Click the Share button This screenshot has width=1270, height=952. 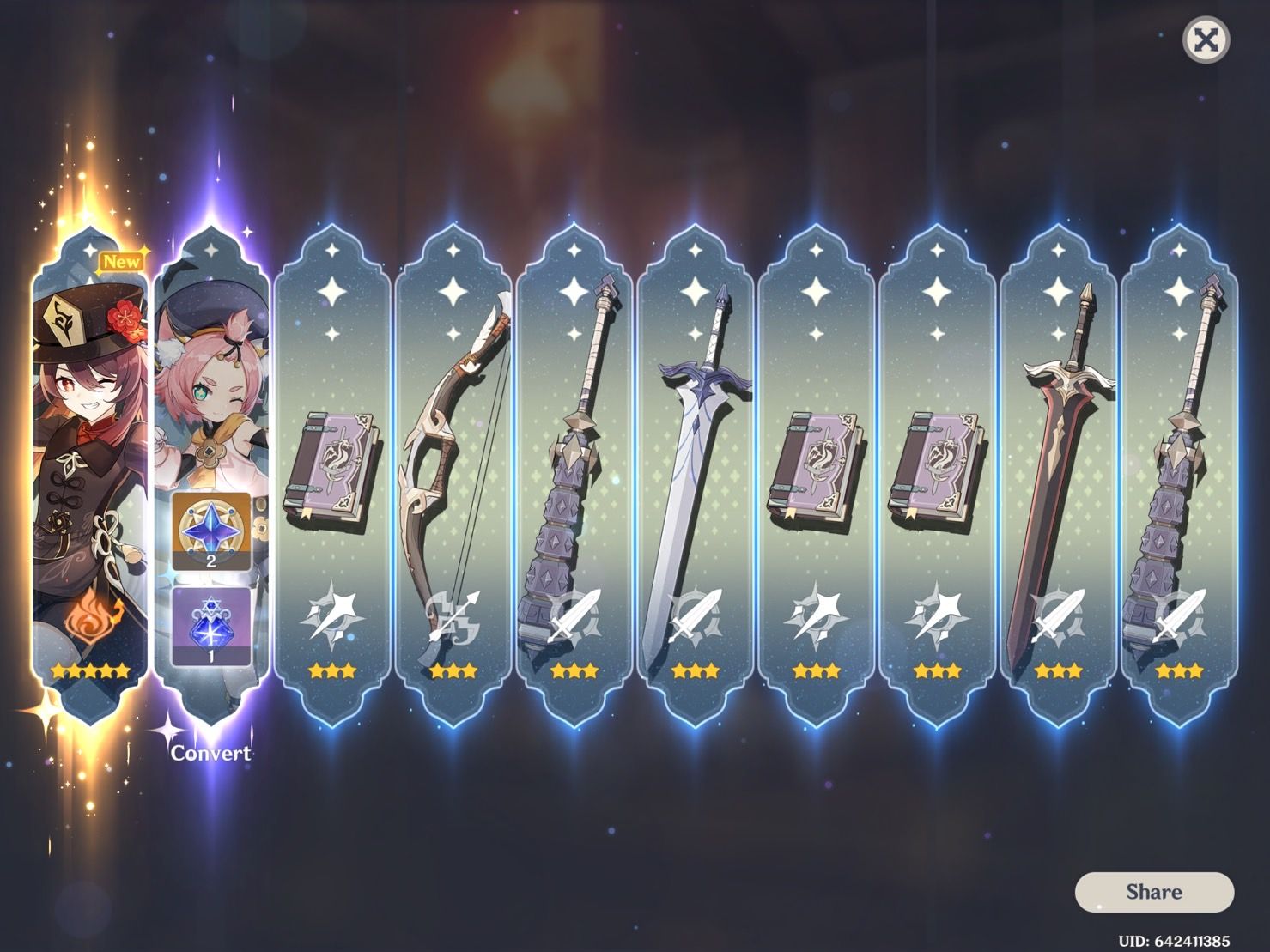tap(1155, 891)
